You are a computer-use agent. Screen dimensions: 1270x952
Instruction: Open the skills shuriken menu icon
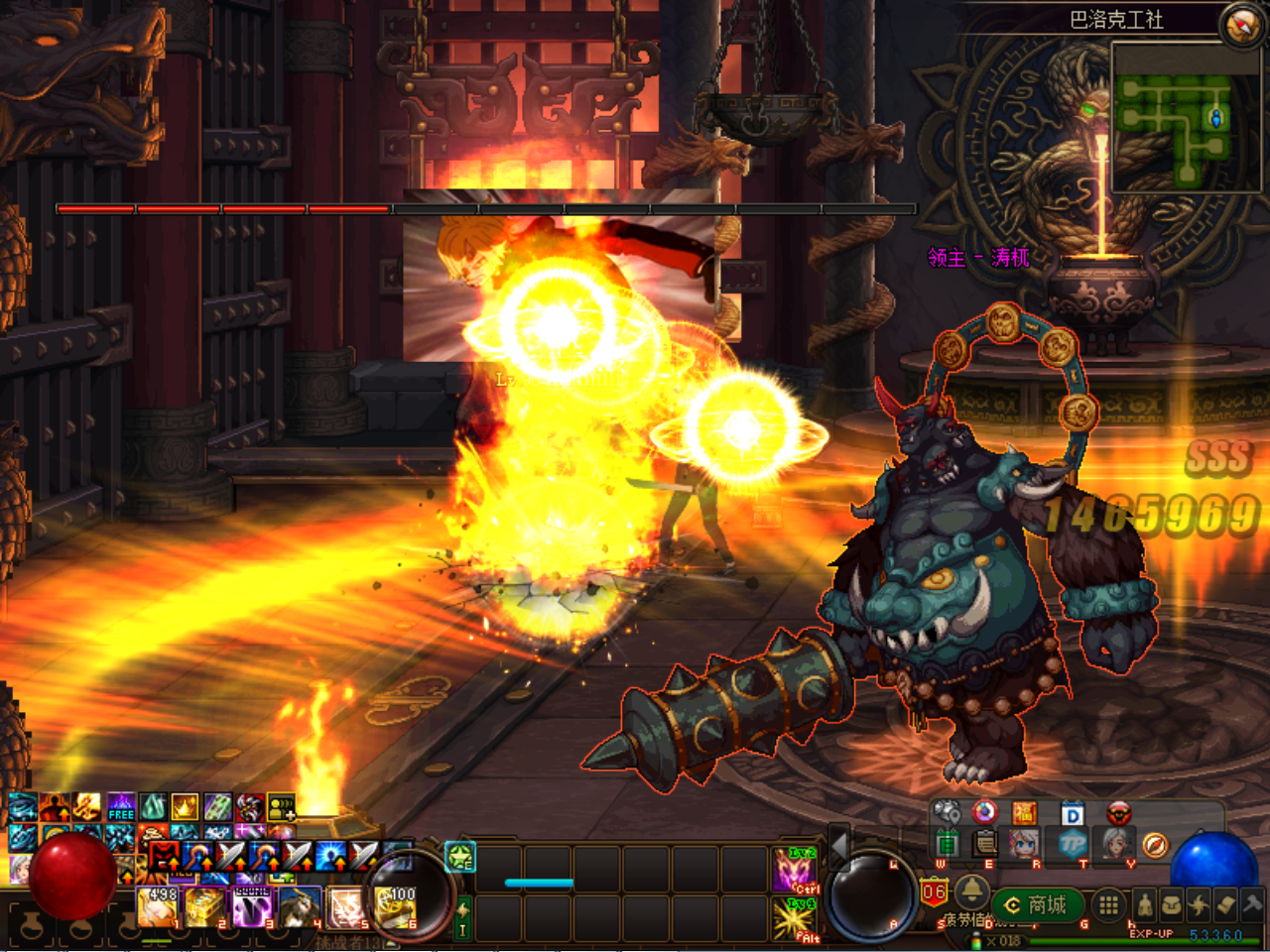coord(1199,904)
